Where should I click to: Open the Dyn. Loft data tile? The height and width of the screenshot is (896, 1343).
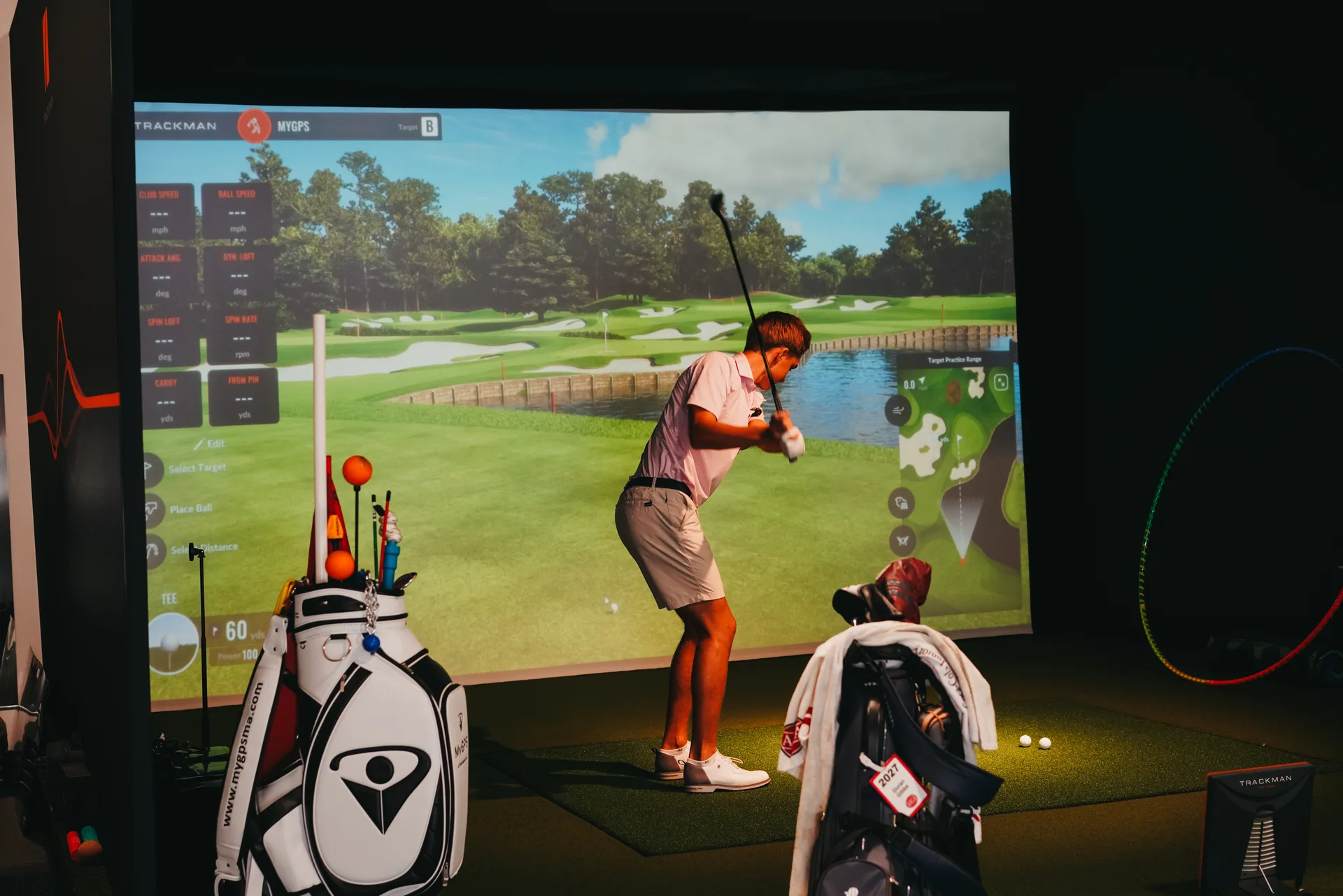[239, 274]
